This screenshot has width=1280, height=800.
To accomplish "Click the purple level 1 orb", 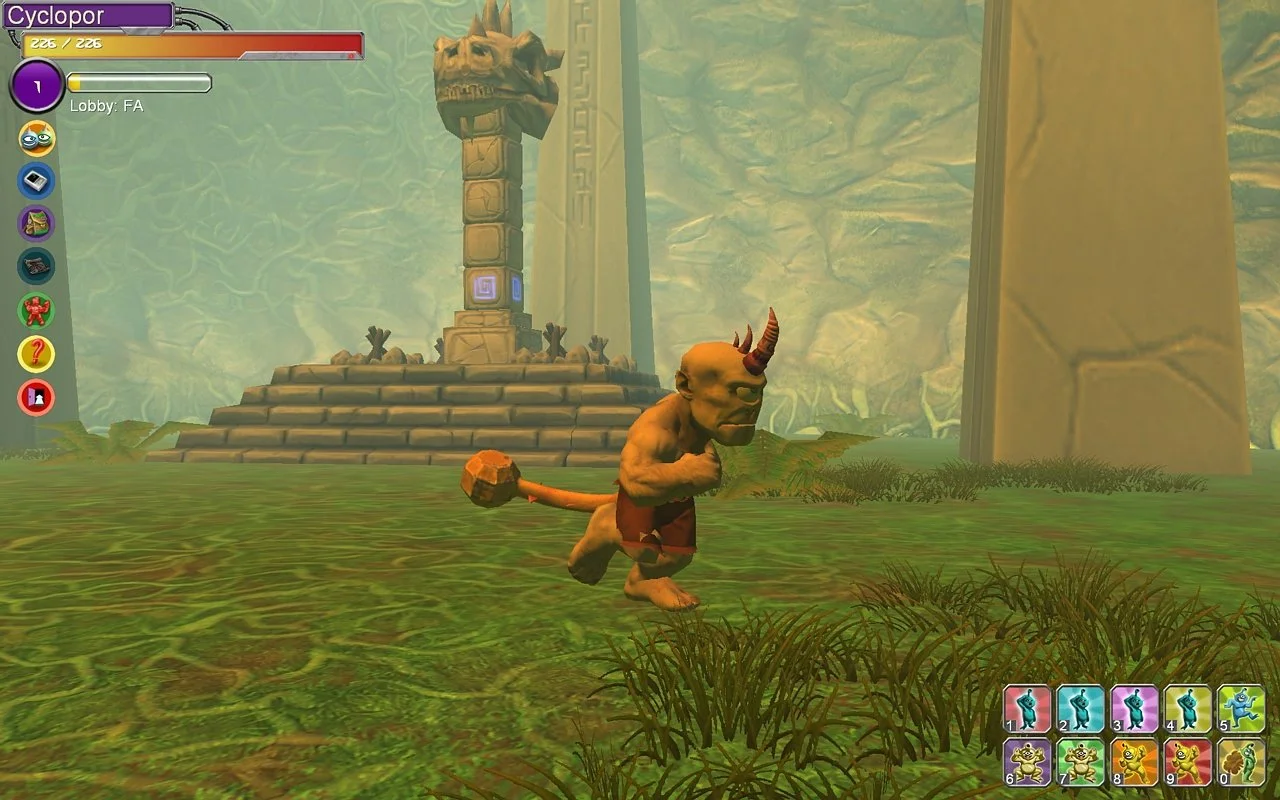I will 37,87.
